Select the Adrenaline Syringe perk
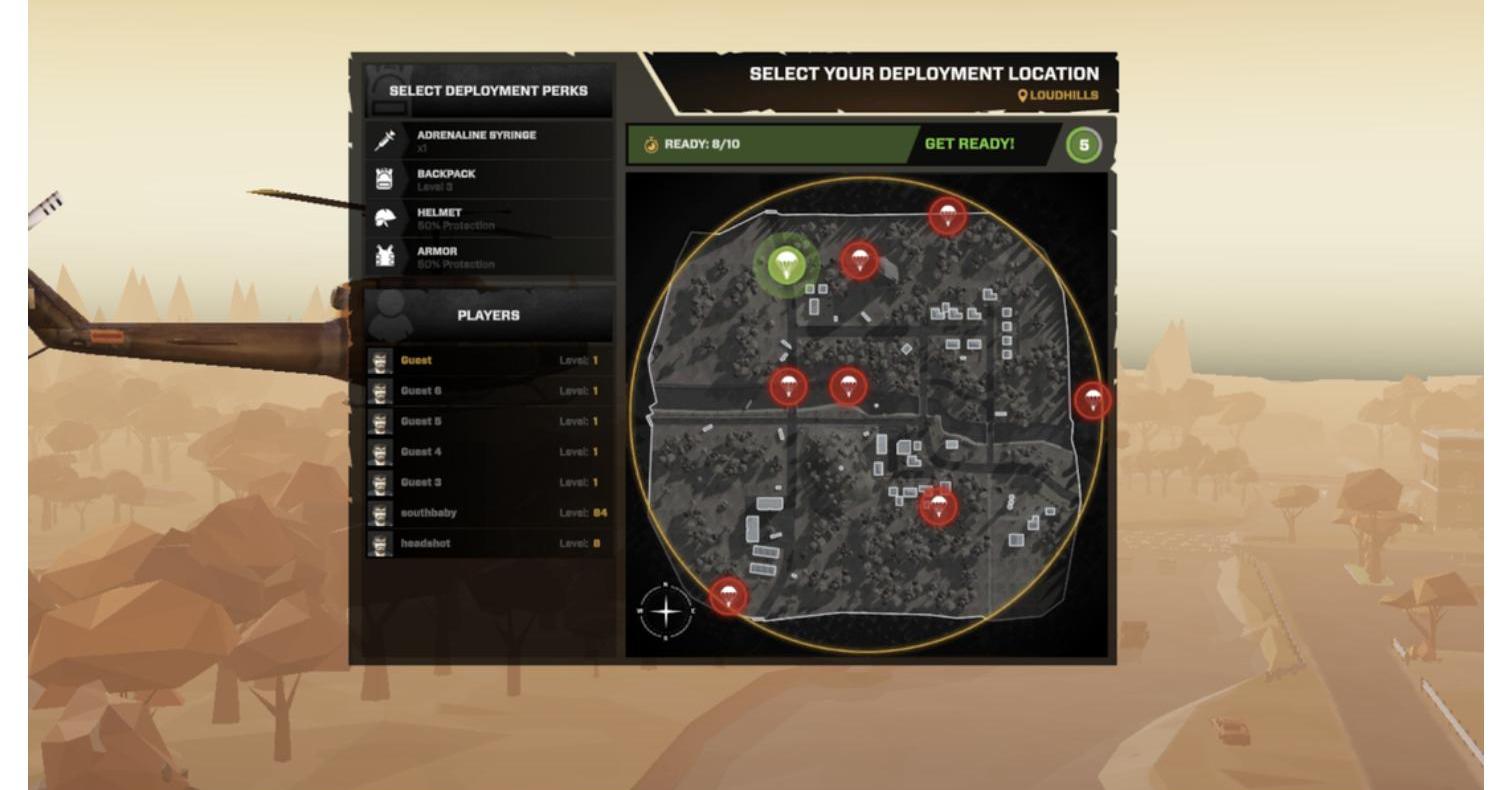 coord(489,141)
